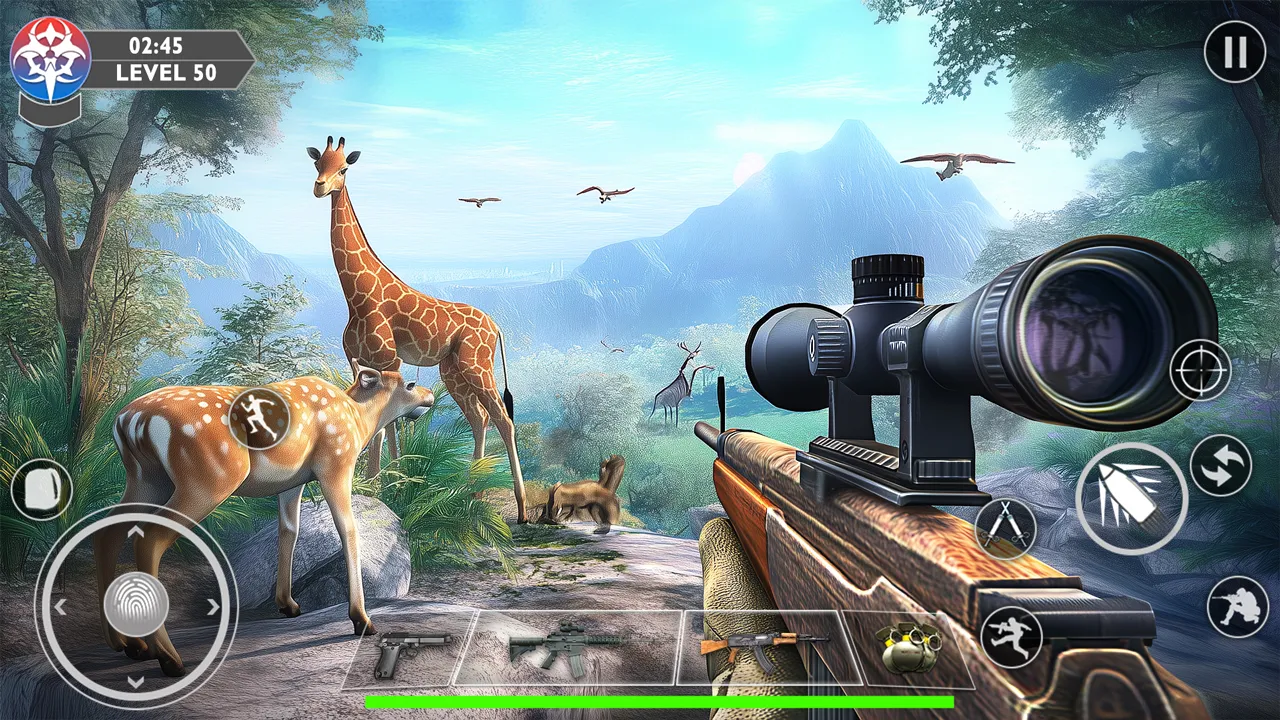This screenshot has width=1280, height=720.
Task: Tap the running soldier with gun icon
Action: [x=1011, y=636]
